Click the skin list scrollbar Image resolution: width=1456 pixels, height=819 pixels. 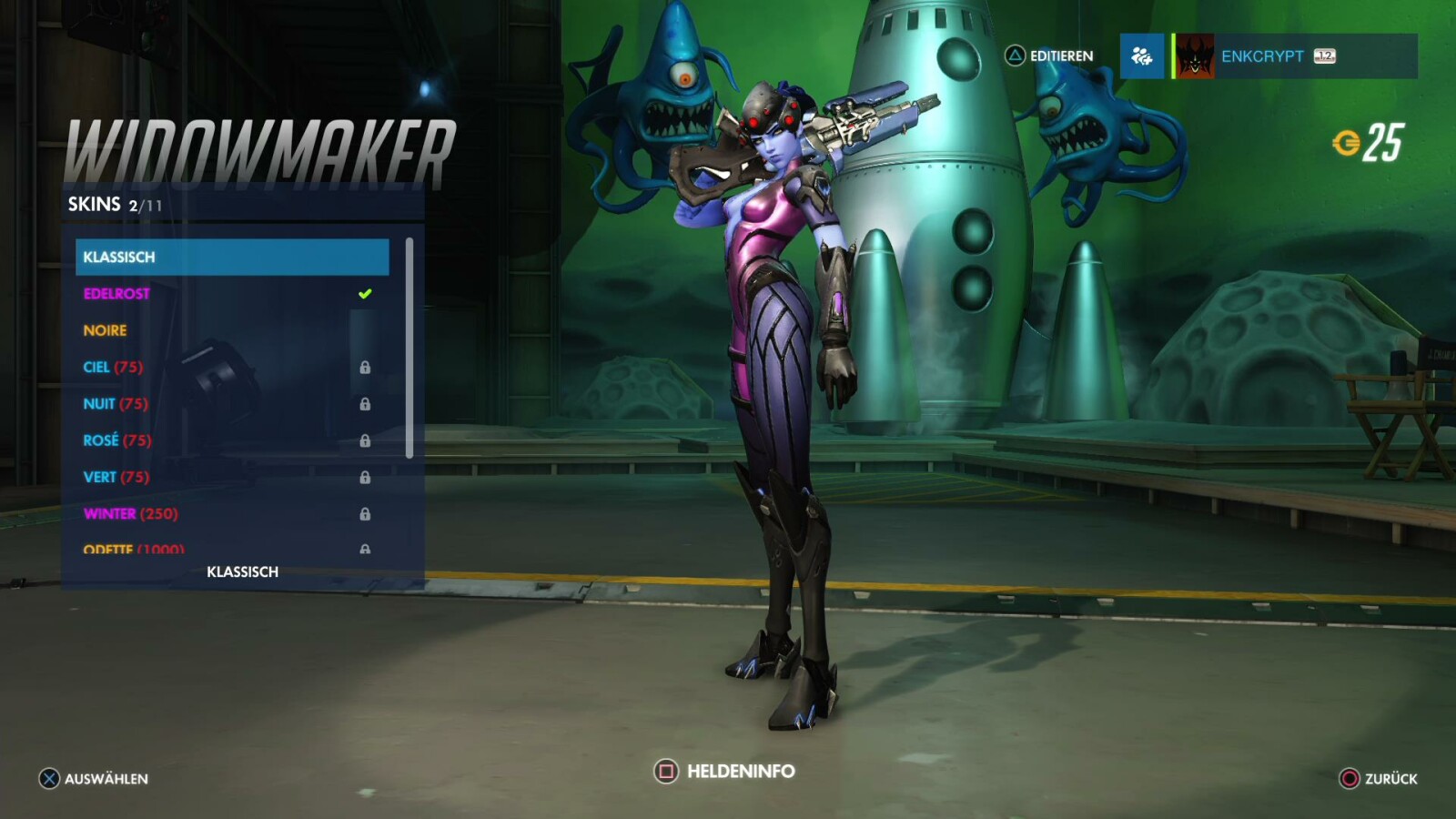pos(409,348)
